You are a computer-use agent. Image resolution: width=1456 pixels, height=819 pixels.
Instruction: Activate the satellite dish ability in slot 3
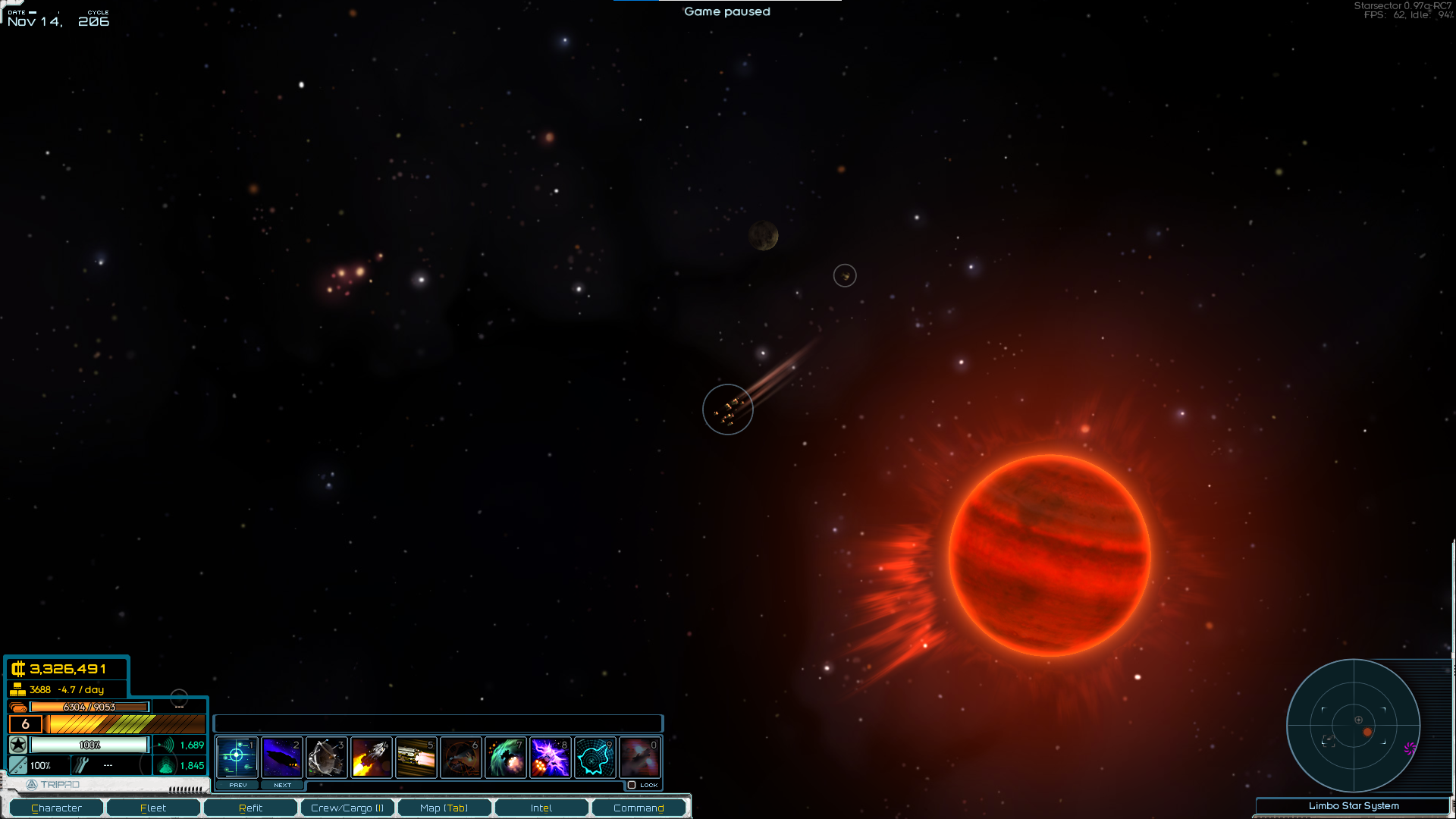(326, 757)
